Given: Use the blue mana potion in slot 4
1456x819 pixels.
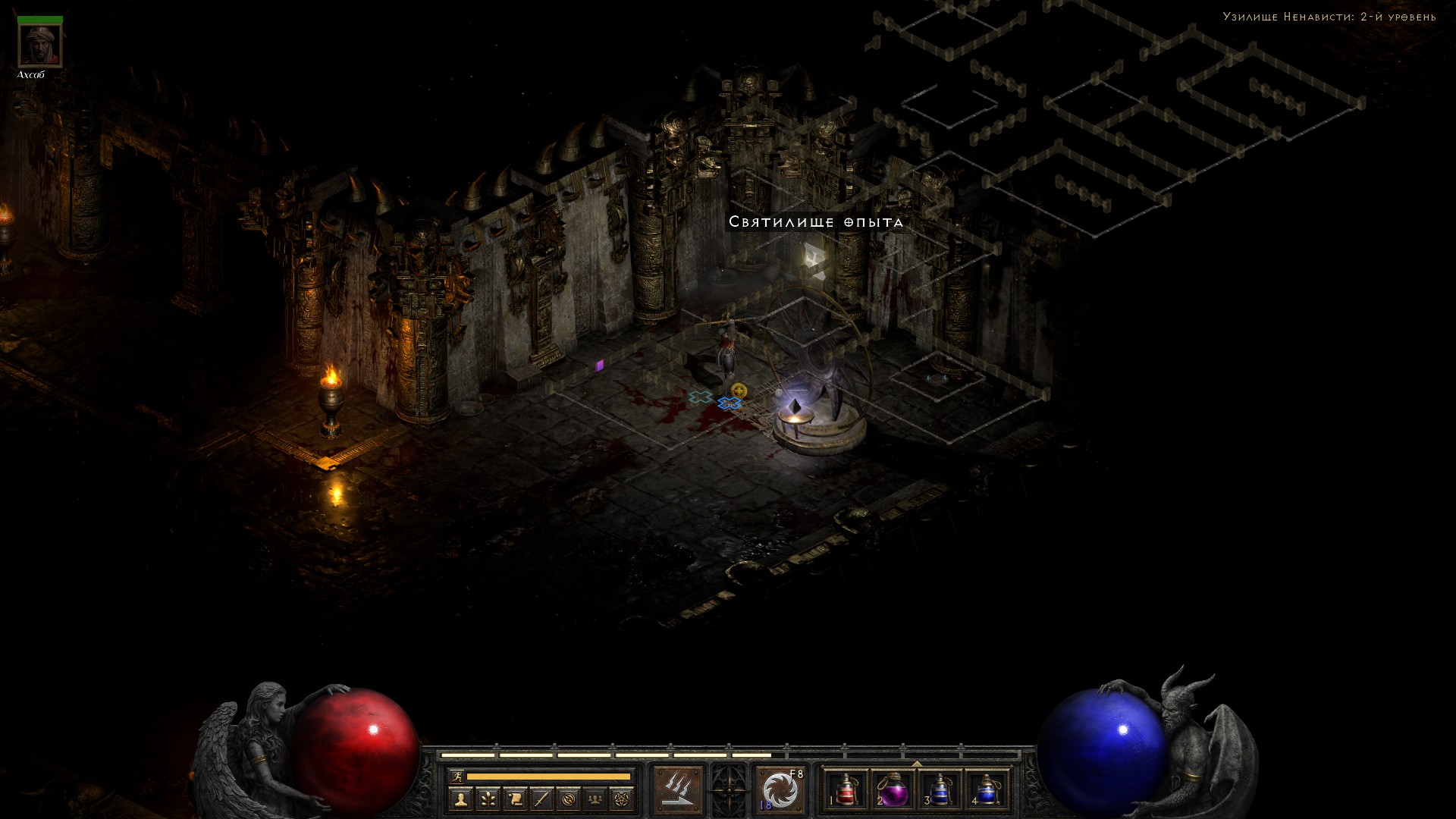Looking at the screenshot, I should pos(987,791).
